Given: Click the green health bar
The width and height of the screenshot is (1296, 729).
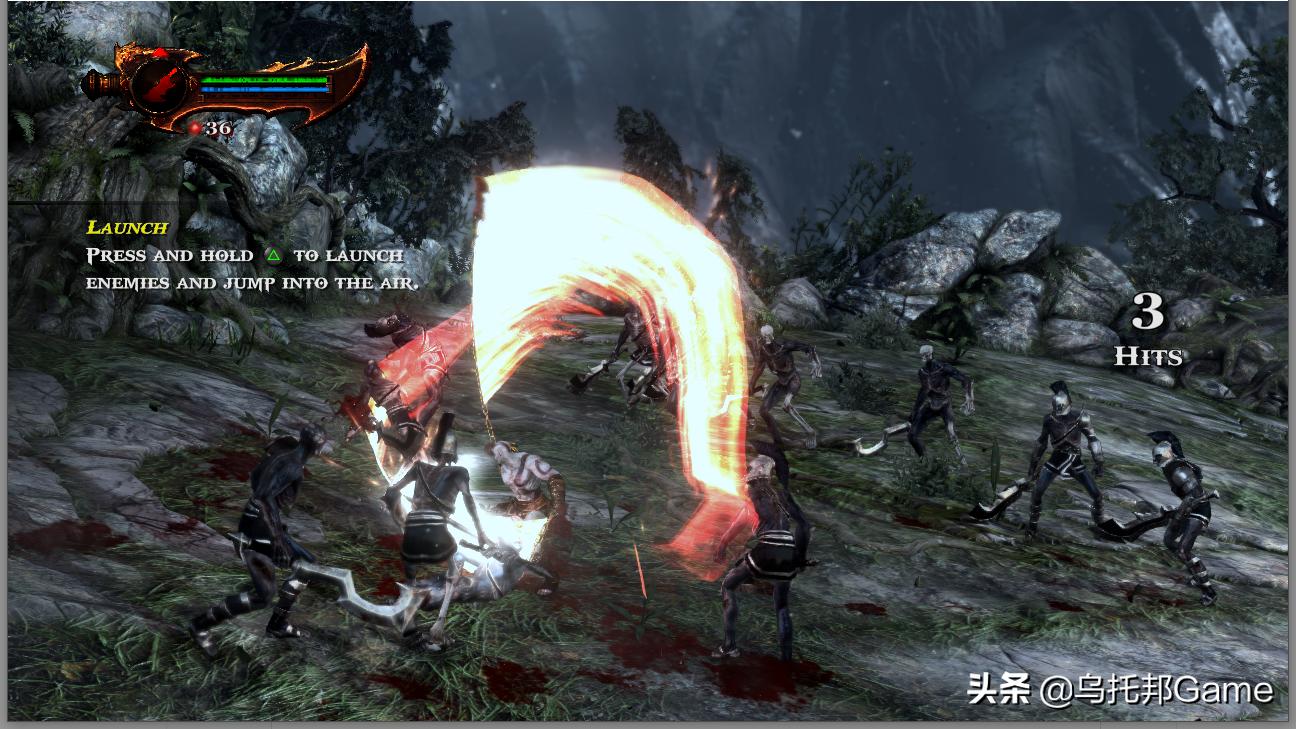Looking at the screenshot, I should pyautogui.click(x=263, y=78).
